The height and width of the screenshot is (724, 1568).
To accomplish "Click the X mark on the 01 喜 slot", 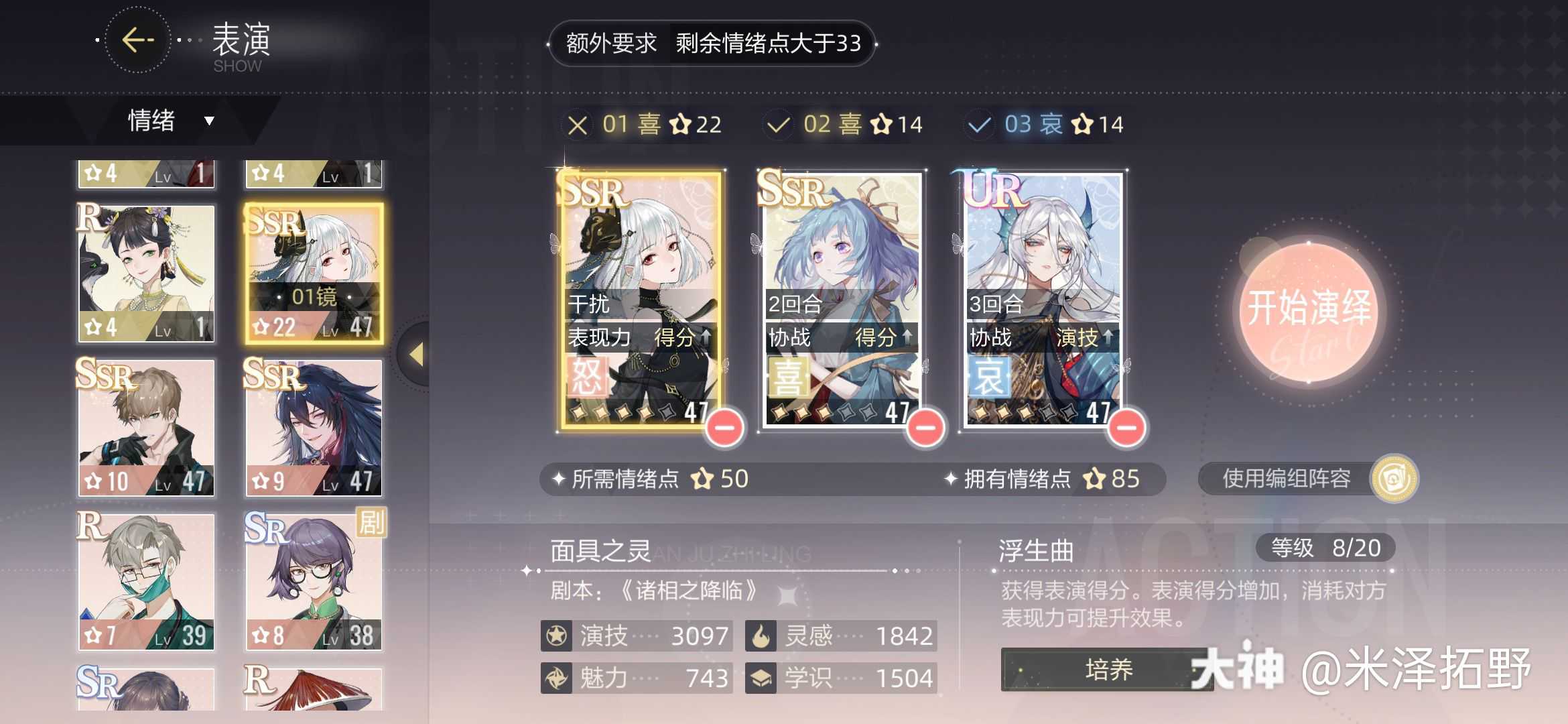I will pyautogui.click(x=578, y=124).
